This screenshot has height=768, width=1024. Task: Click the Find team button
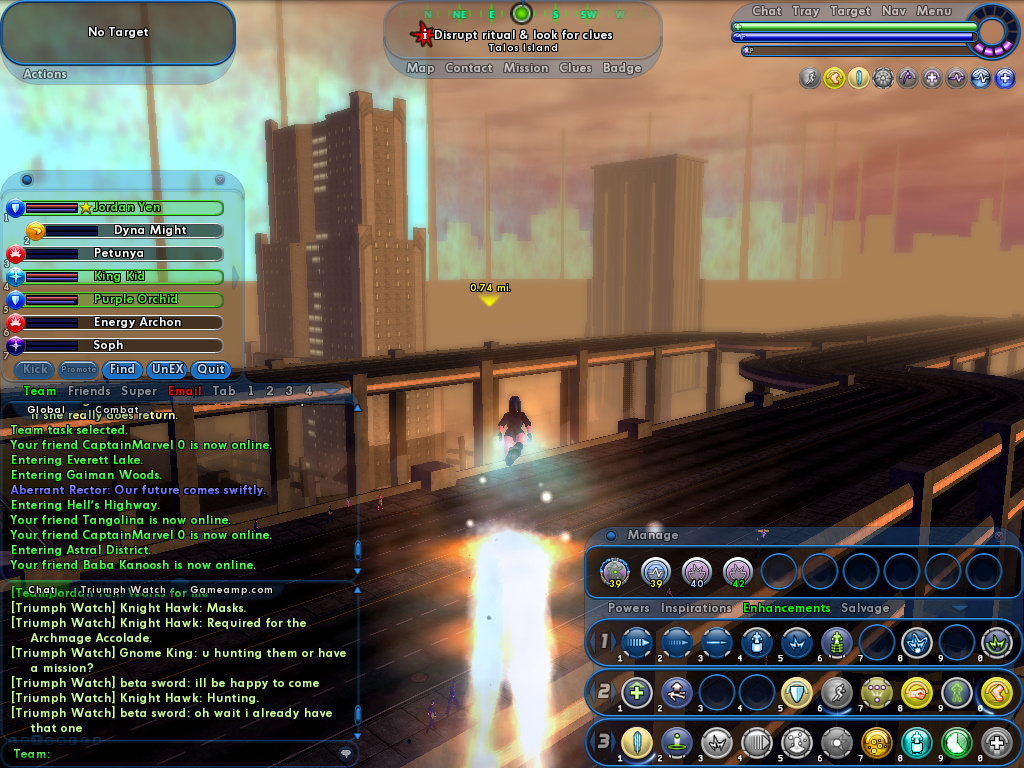[x=122, y=369]
